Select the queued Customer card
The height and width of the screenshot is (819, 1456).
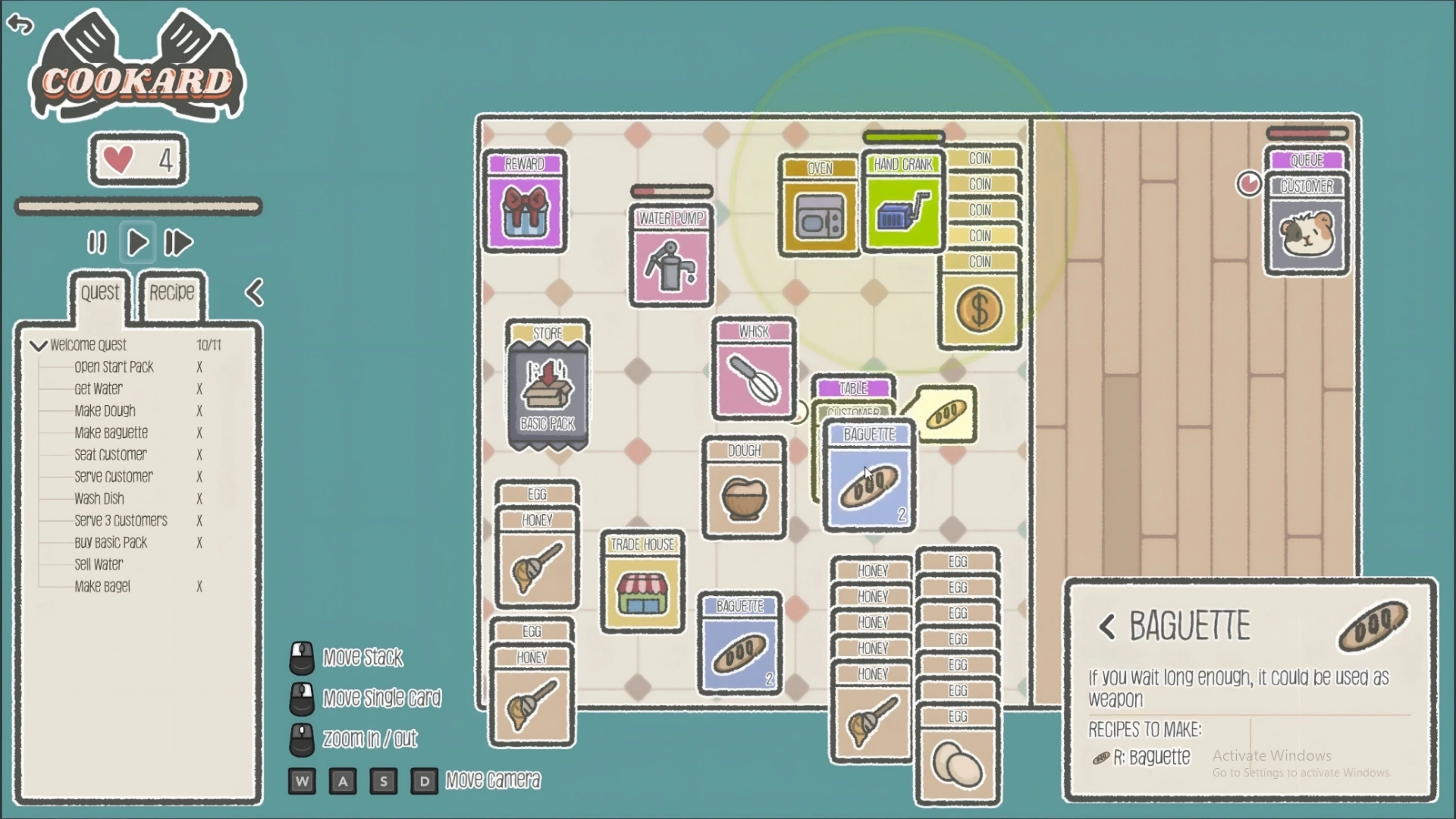pos(1307,227)
